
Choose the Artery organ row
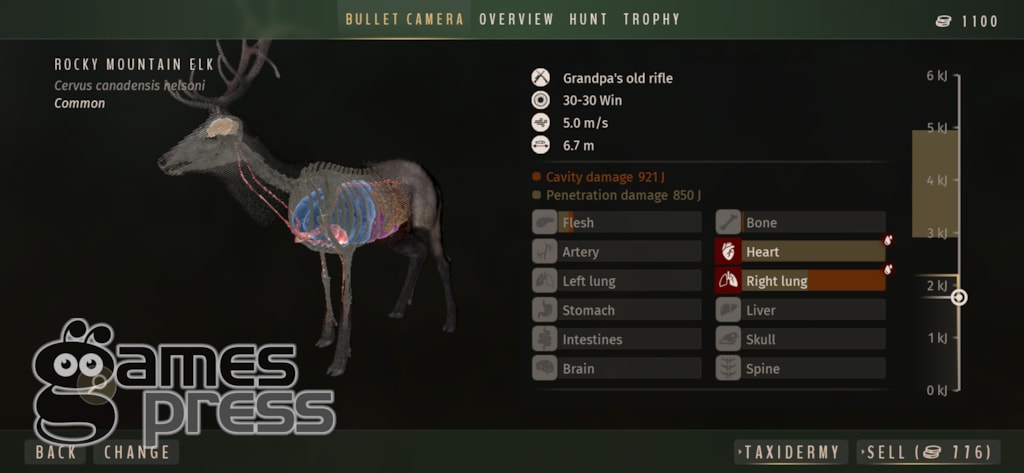click(x=617, y=252)
